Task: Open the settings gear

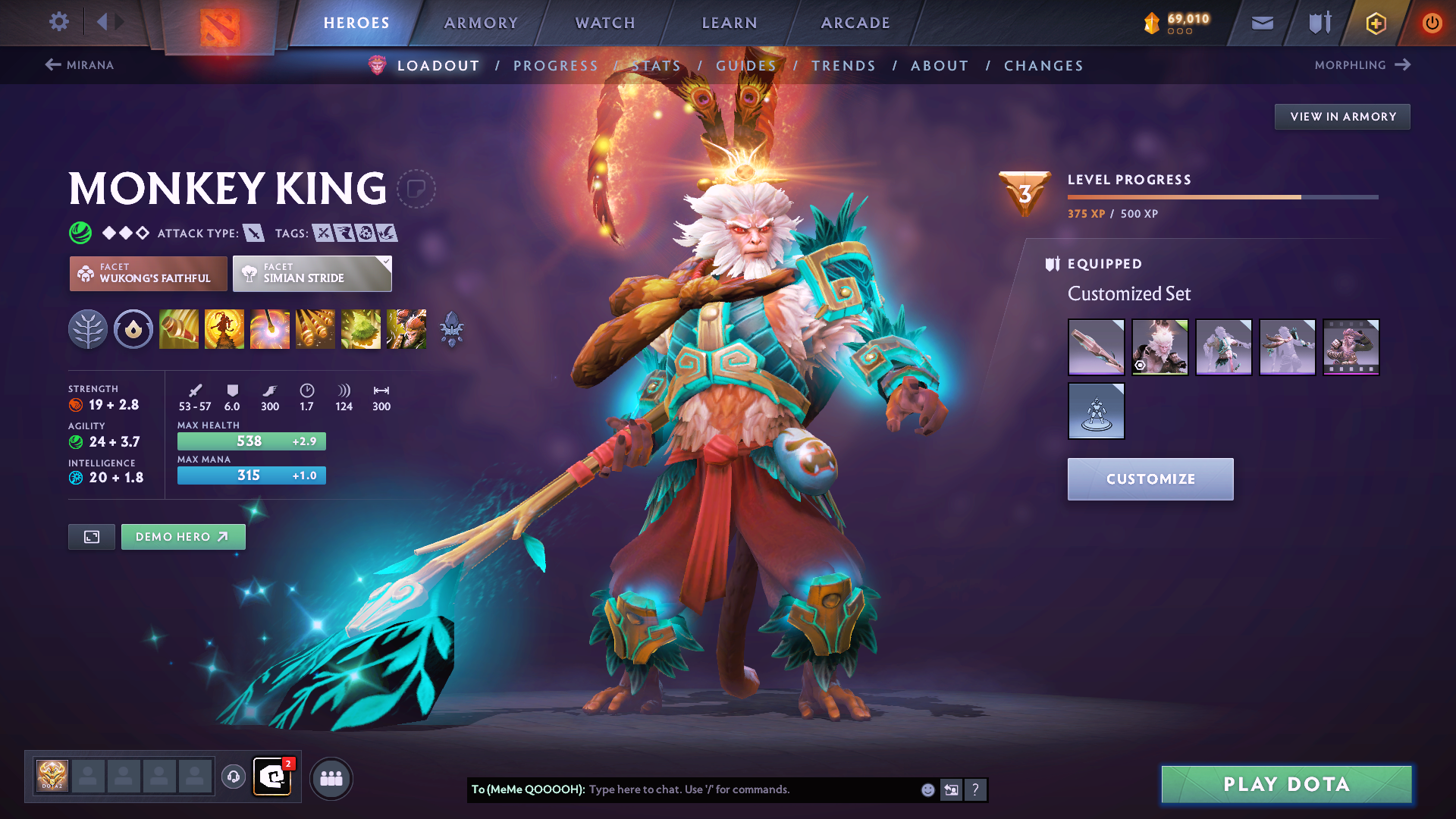Action: pos(58,22)
